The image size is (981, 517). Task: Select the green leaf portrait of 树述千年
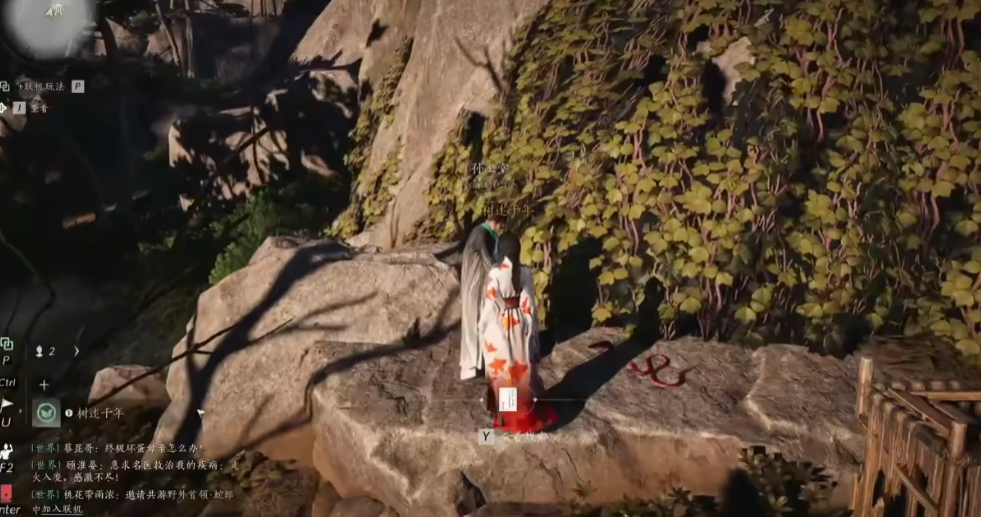tap(46, 413)
